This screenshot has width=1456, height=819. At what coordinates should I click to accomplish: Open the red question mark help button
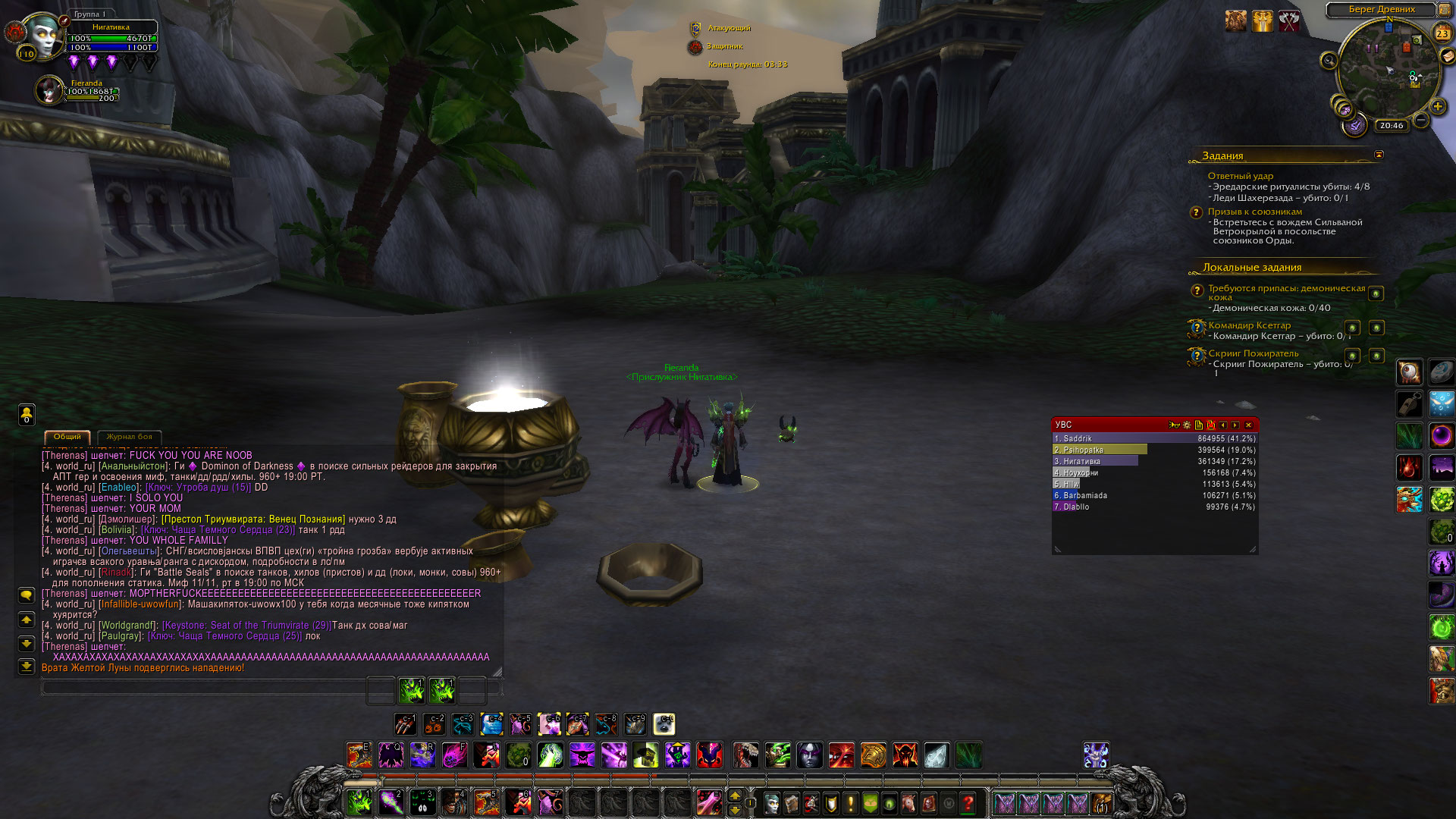(968, 802)
